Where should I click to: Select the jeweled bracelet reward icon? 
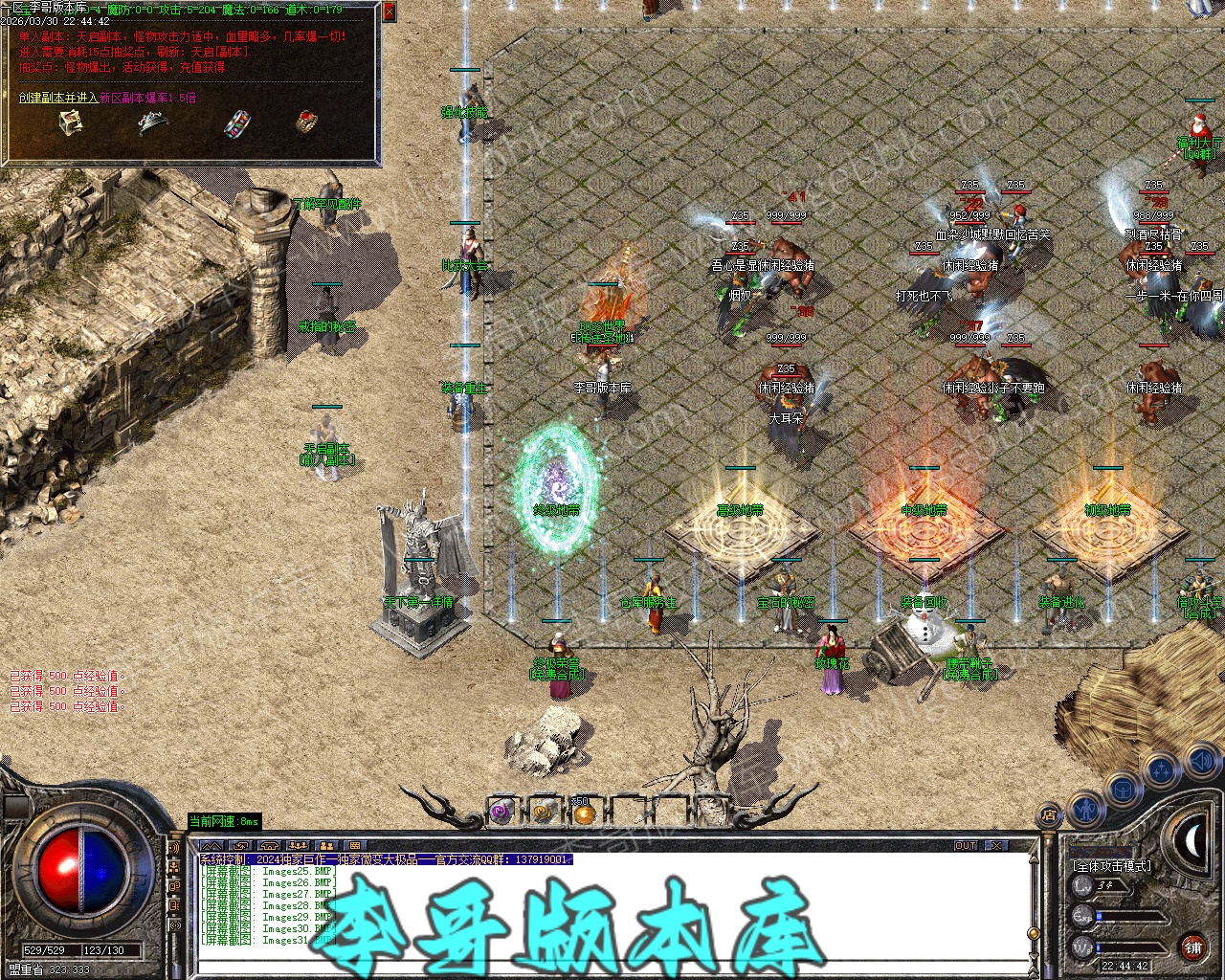236,123
